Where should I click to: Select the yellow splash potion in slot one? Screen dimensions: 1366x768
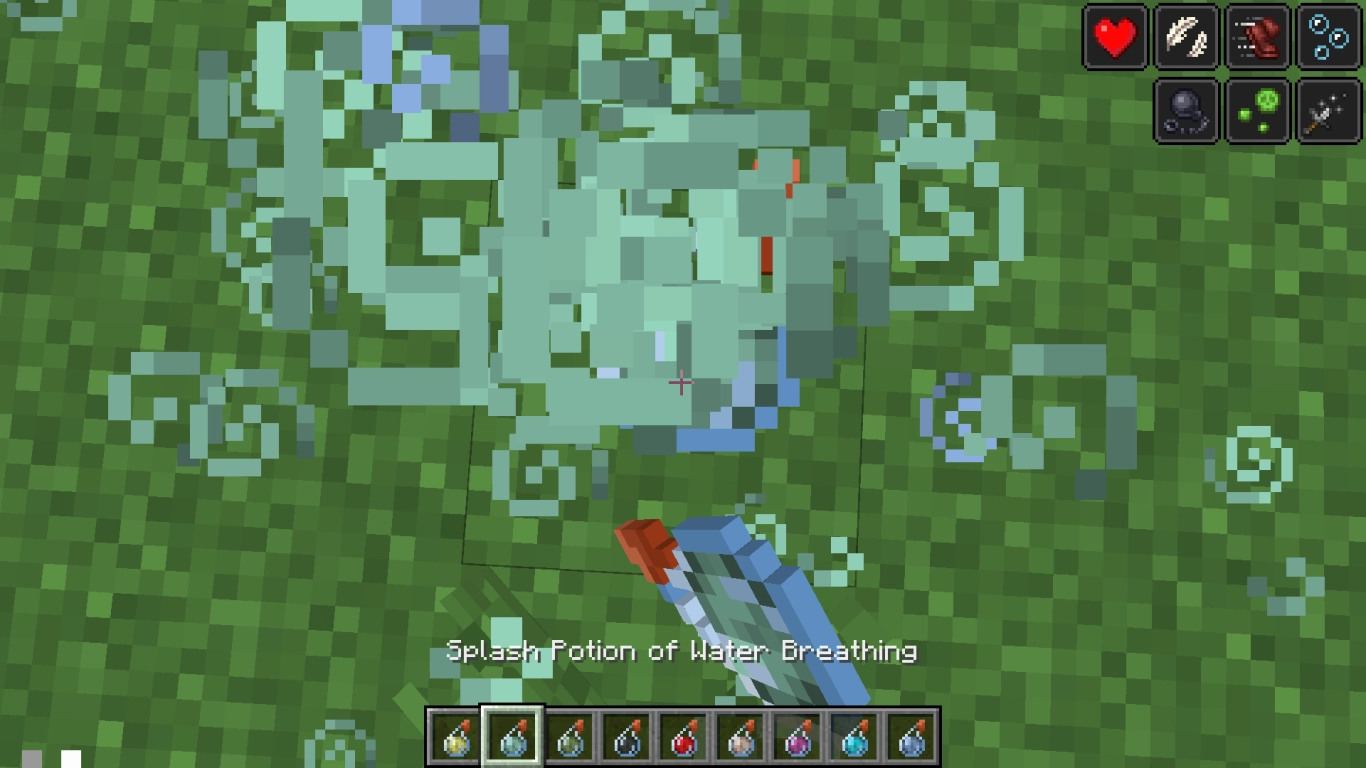pos(453,736)
